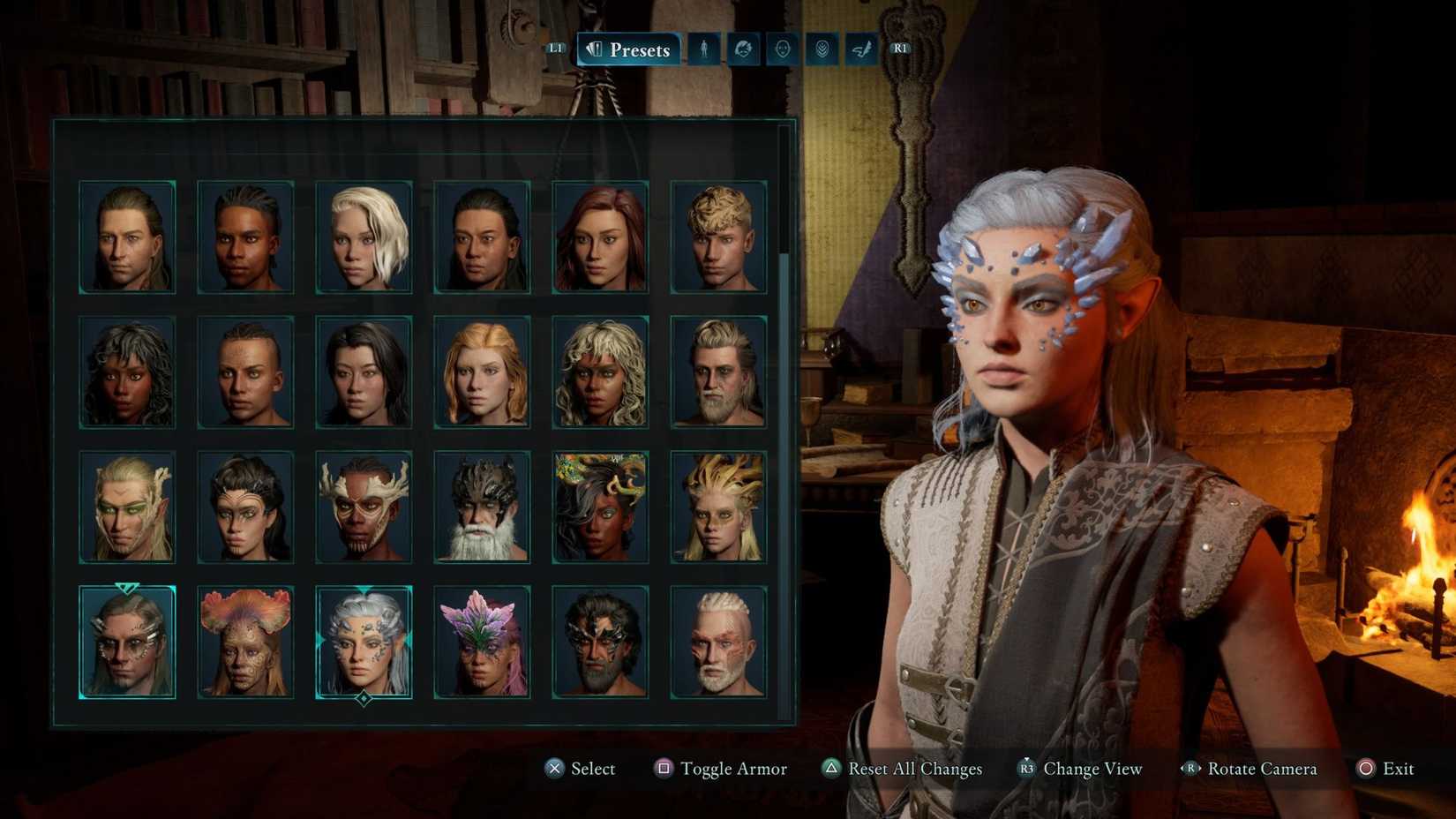Pick the curly blond short-haired man preset
1456x819 pixels.
pos(718,237)
